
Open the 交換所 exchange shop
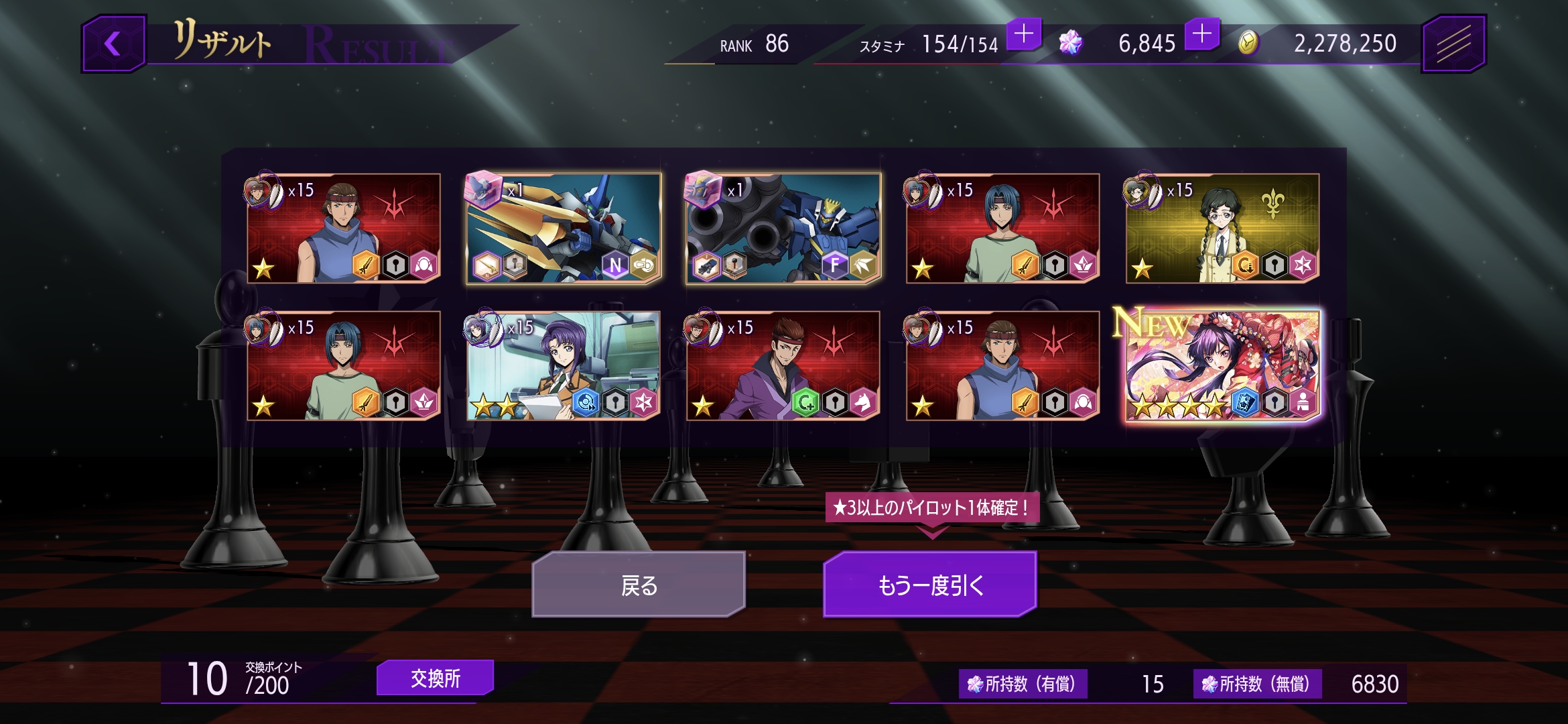[x=435, y=678]
